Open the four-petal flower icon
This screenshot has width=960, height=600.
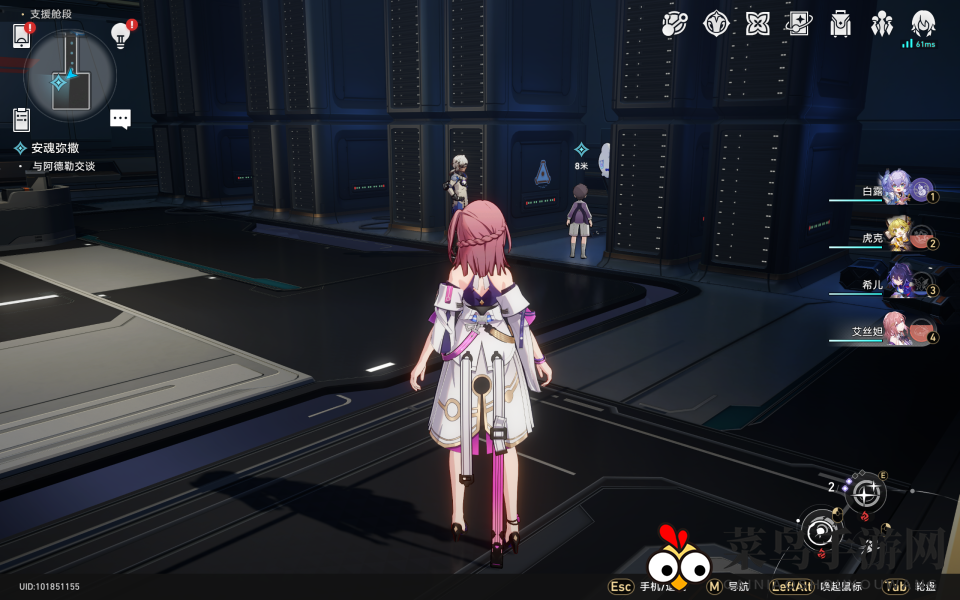point(758,24)
